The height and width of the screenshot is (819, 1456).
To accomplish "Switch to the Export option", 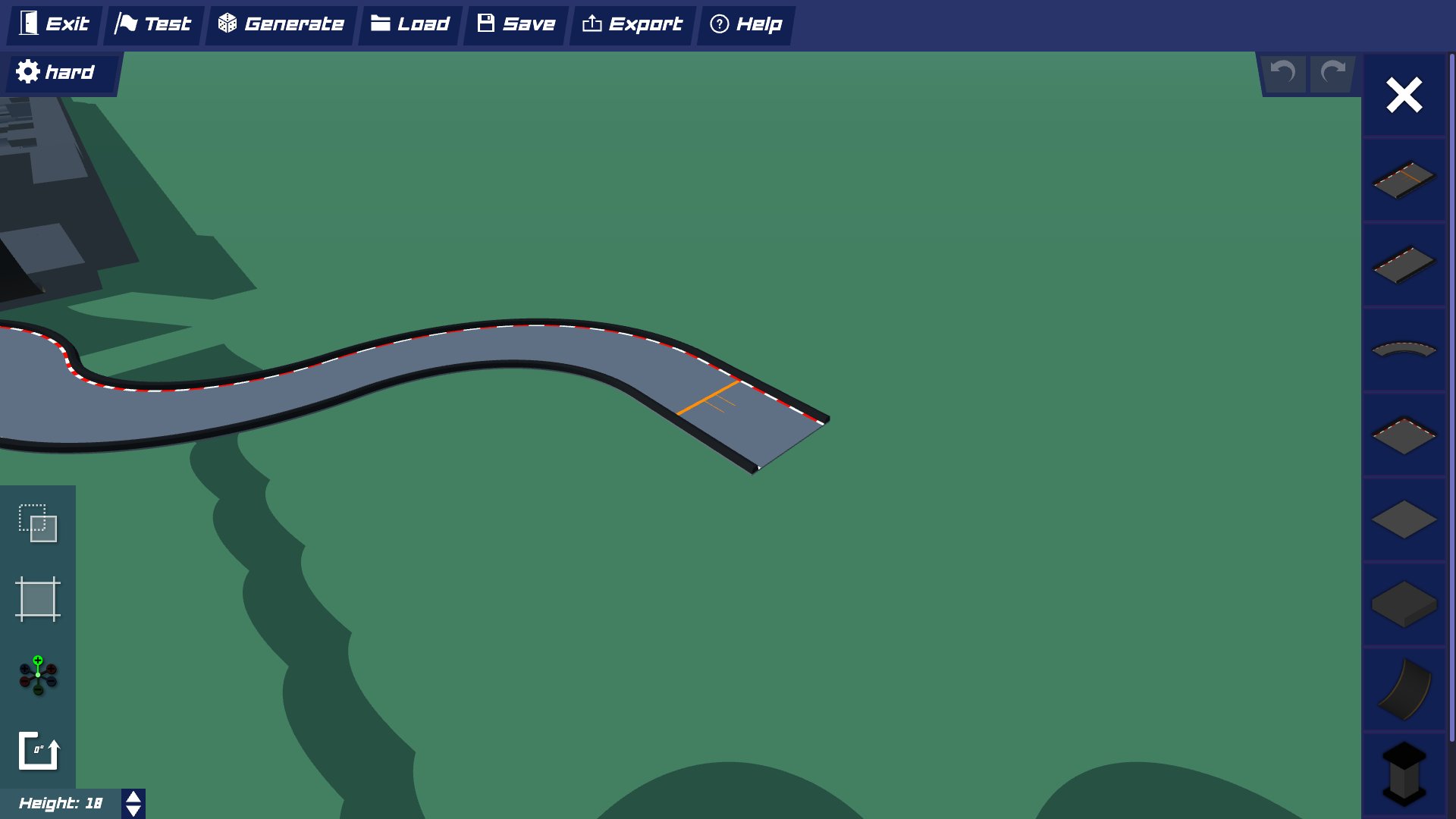I will pos(632,24).
